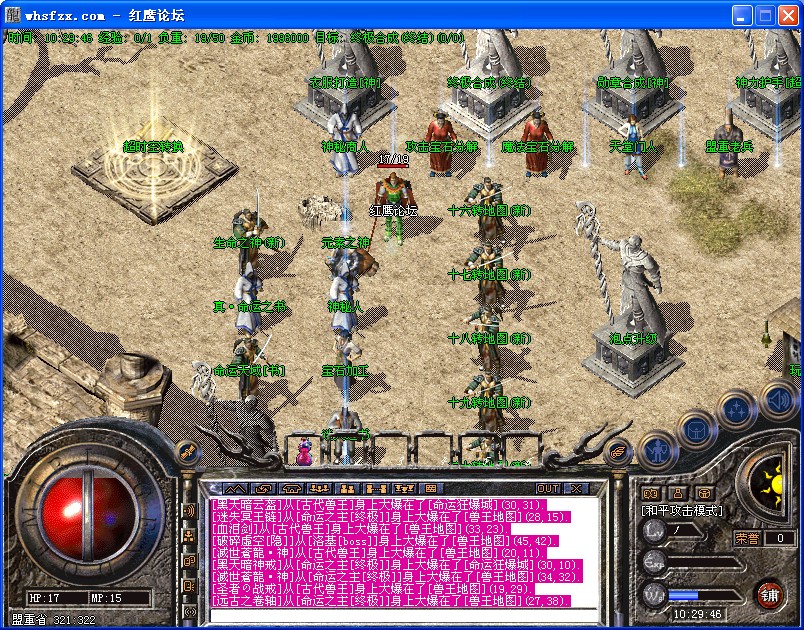Click the keypad grid button above chat

click(429, 488)
